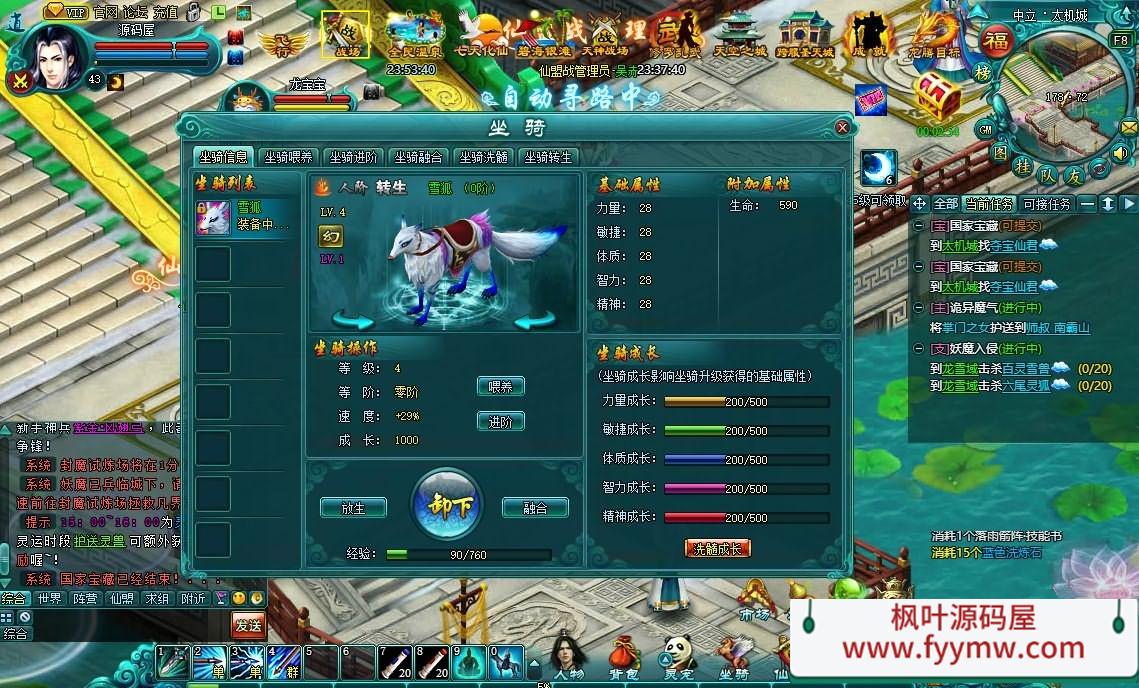Image resolution: width=1139 pixels, height=688 pixels.
Task: Switch to the 坐骑喂养 tab
Action: [x=288, y=157]
